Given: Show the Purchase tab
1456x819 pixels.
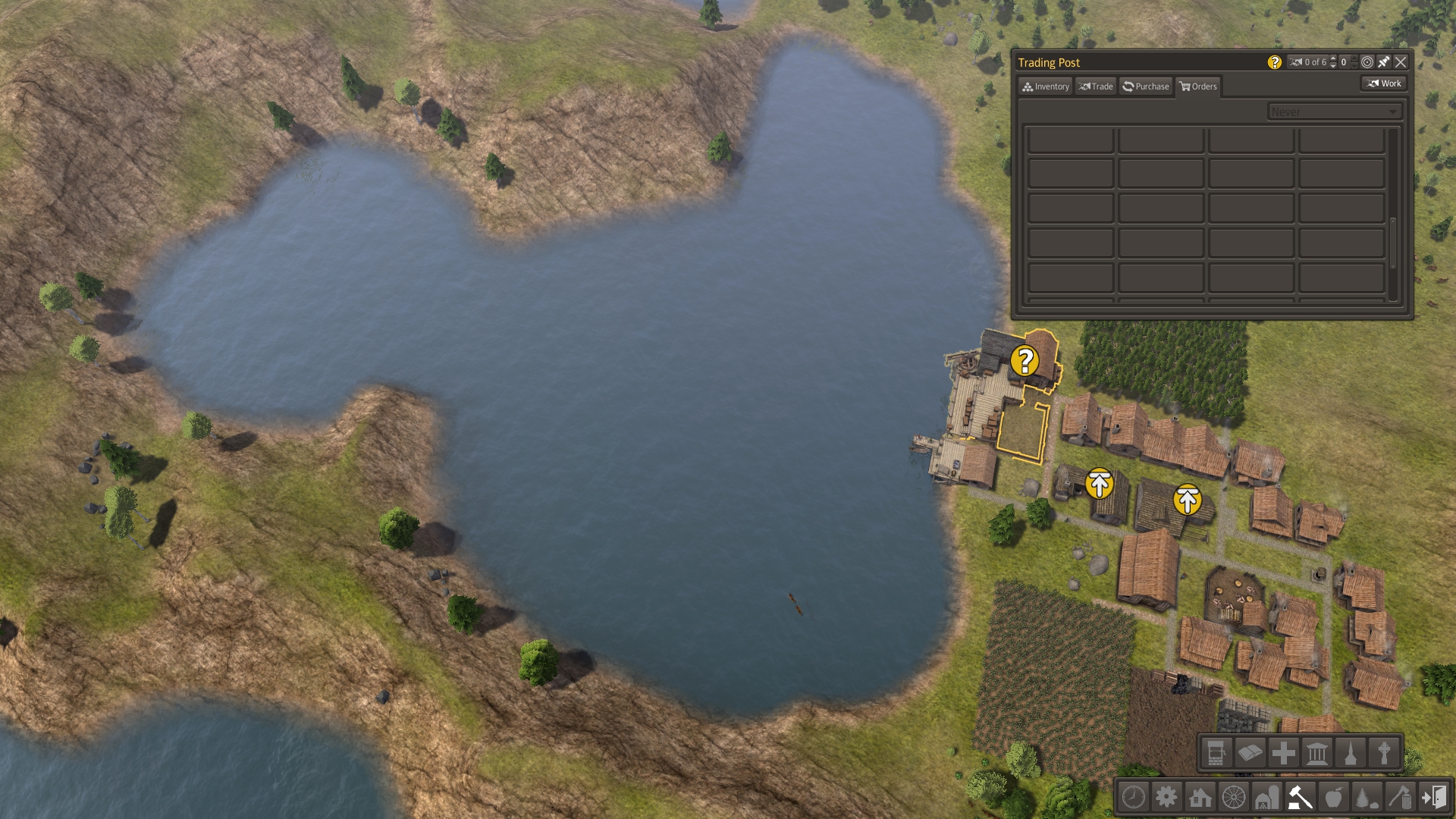Looking at the screenshot, I should coord(1146,86).
